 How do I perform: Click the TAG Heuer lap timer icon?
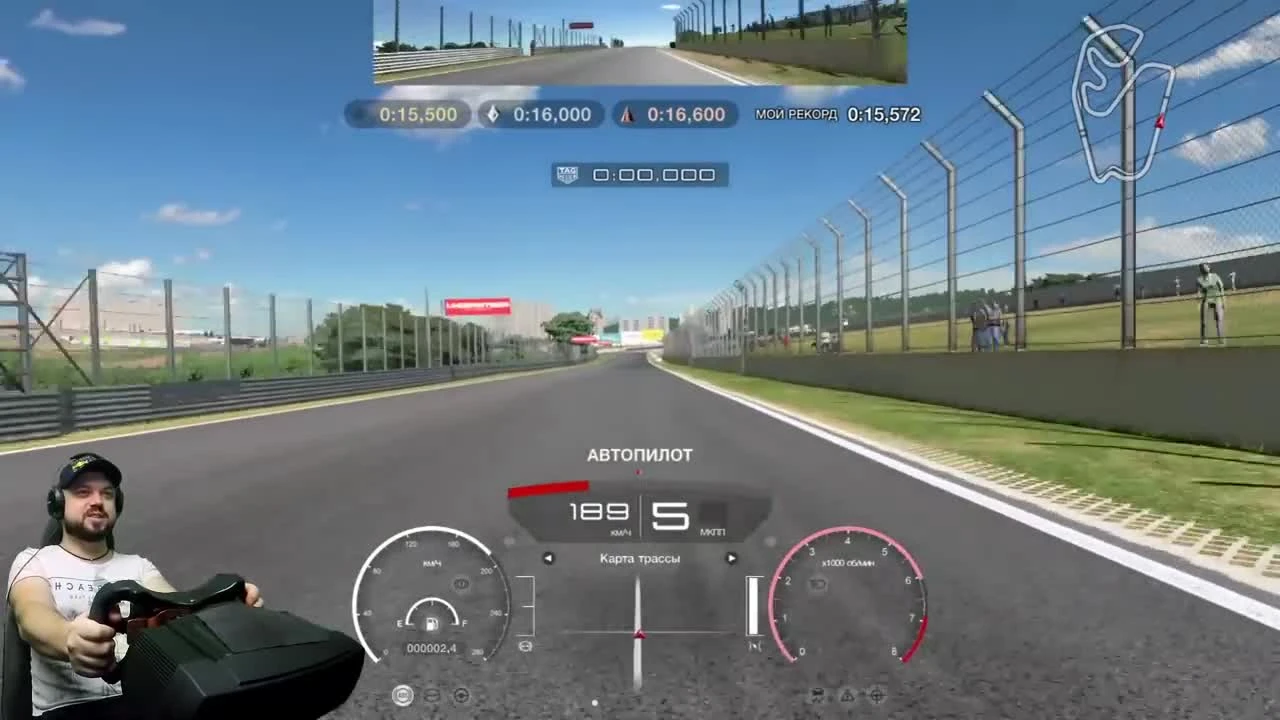click(566, 174)
